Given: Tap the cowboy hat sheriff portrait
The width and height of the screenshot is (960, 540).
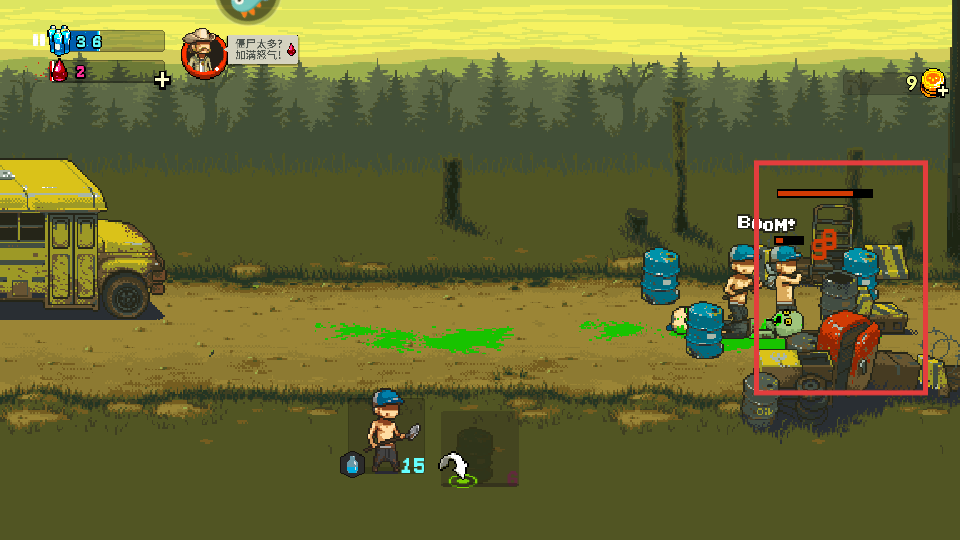Looking at the screenshot, I should pos(203,53).
